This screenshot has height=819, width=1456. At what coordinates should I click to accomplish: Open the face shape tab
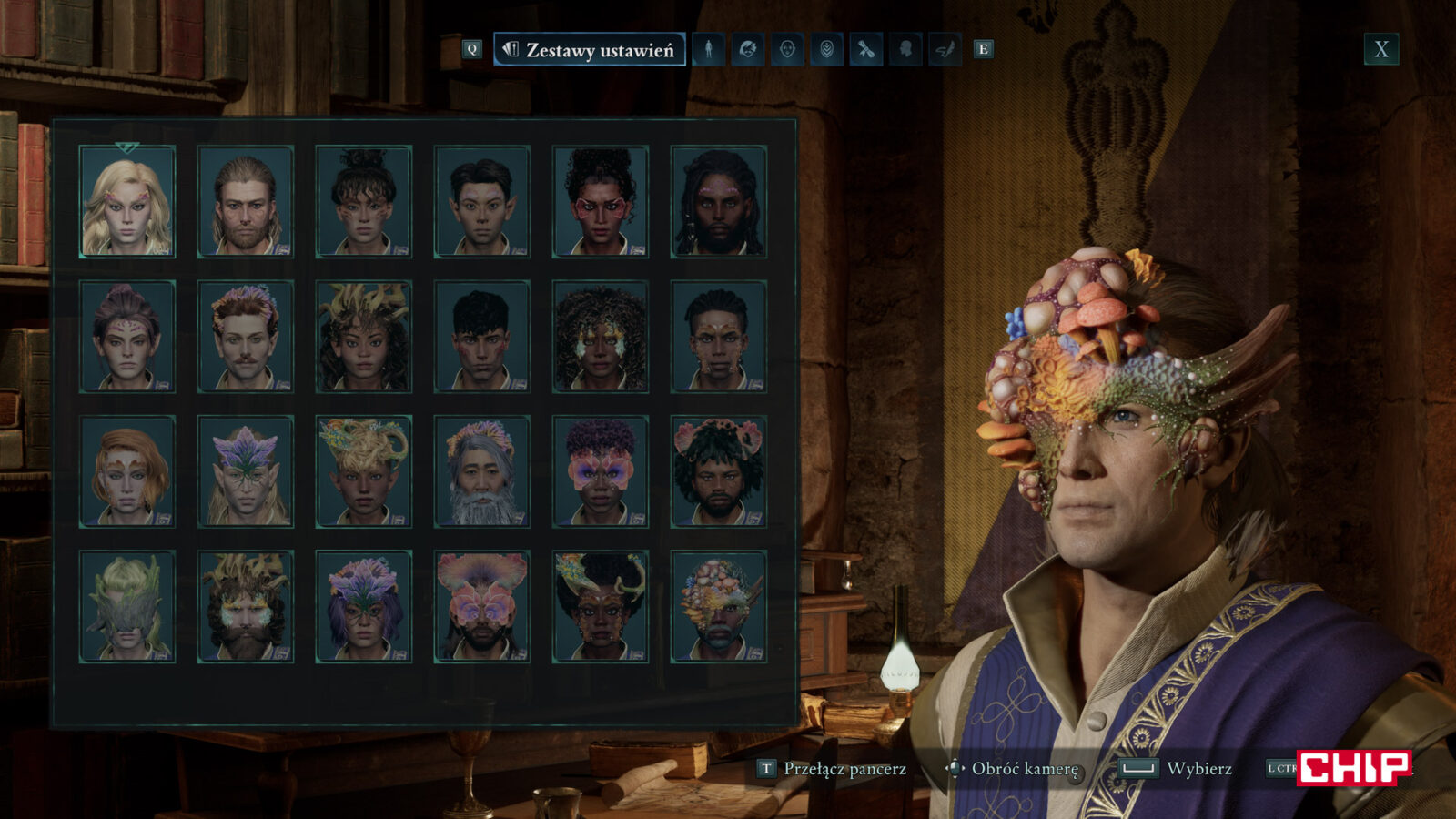[x=787, y=49]
